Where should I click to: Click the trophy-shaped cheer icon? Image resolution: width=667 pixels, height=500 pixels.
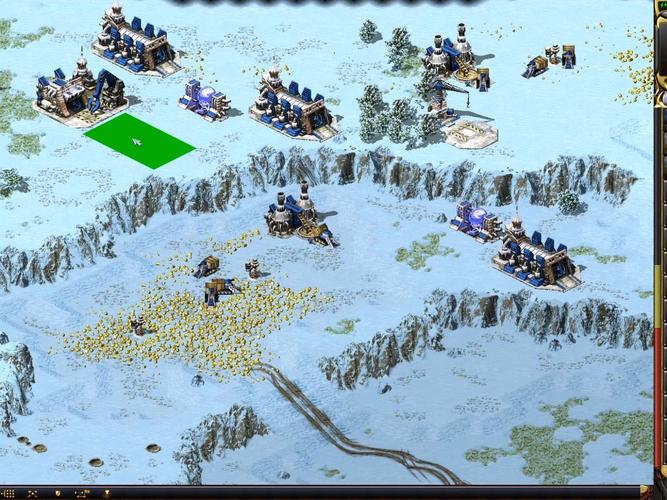tap(107, 493)
